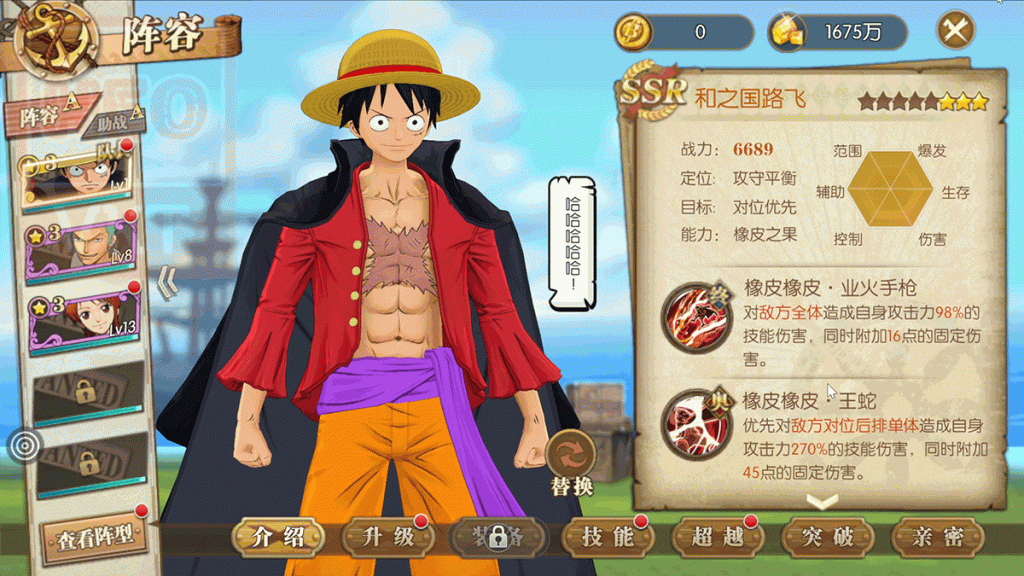The height and width of the screenshot is (576, 1024).
Task: Collapse the lineup panel with the double arrow
Action: point(168,283)
